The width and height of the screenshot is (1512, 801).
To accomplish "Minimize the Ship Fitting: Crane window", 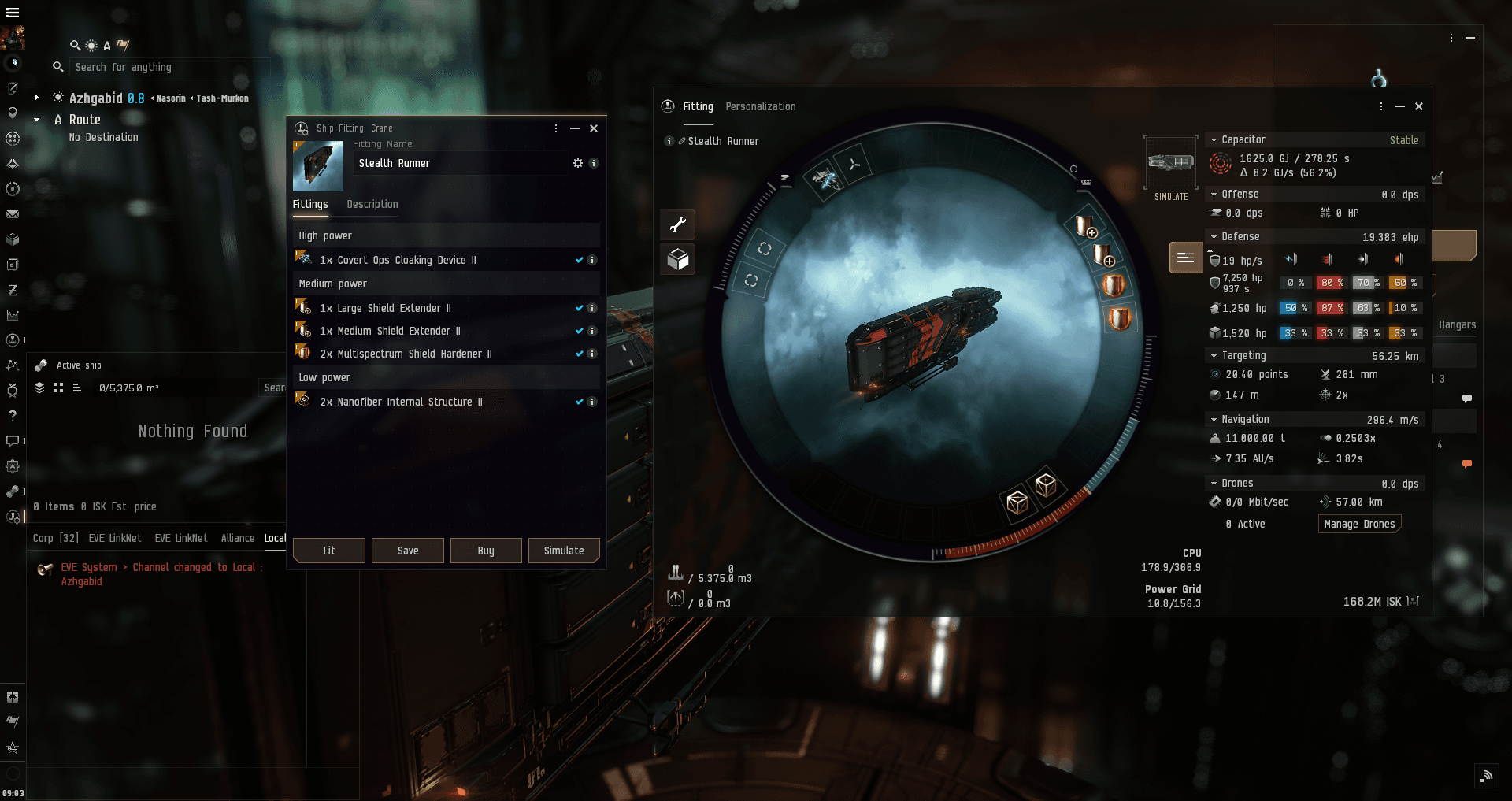I will (x=575, y=128).
